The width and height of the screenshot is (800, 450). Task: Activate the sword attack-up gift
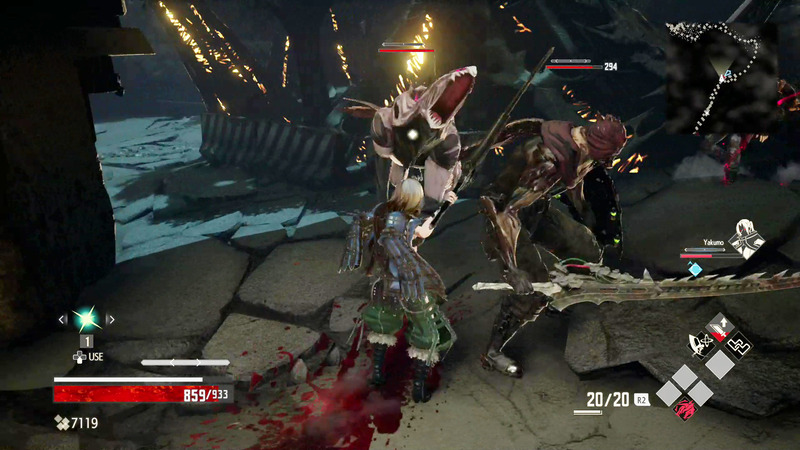pos(718,327)
